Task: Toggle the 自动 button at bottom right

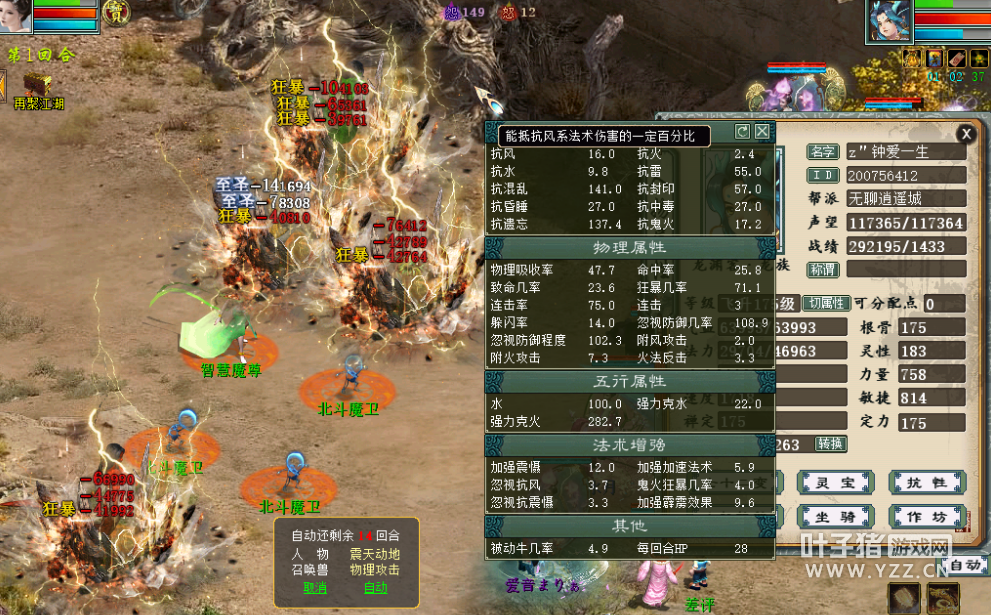Action: point(965,566)
